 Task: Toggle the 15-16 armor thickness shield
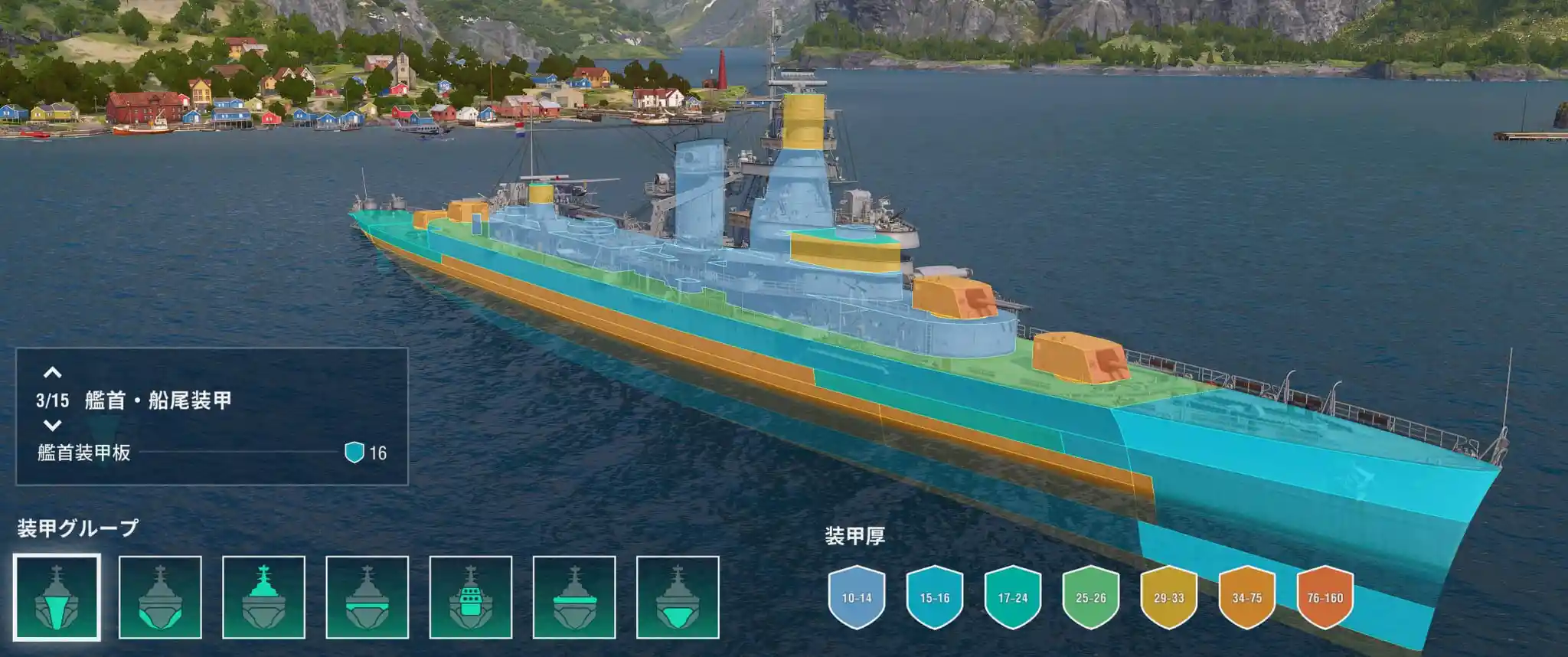[934, 597]
